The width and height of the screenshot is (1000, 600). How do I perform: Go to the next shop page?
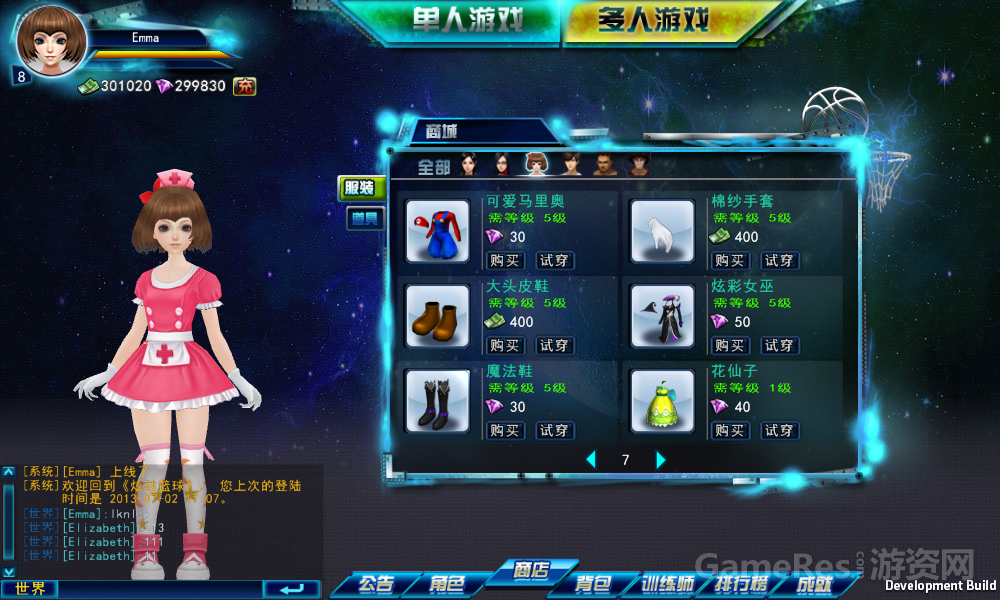click(x=660, y=460)
